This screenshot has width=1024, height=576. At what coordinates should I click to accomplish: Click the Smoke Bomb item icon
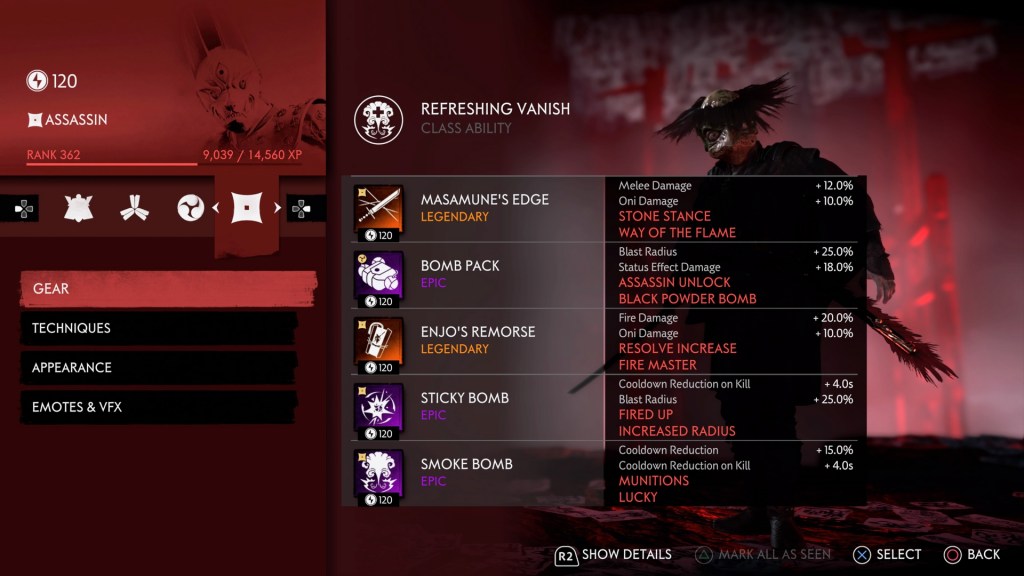pyautogui.click(x=379, y=472)
